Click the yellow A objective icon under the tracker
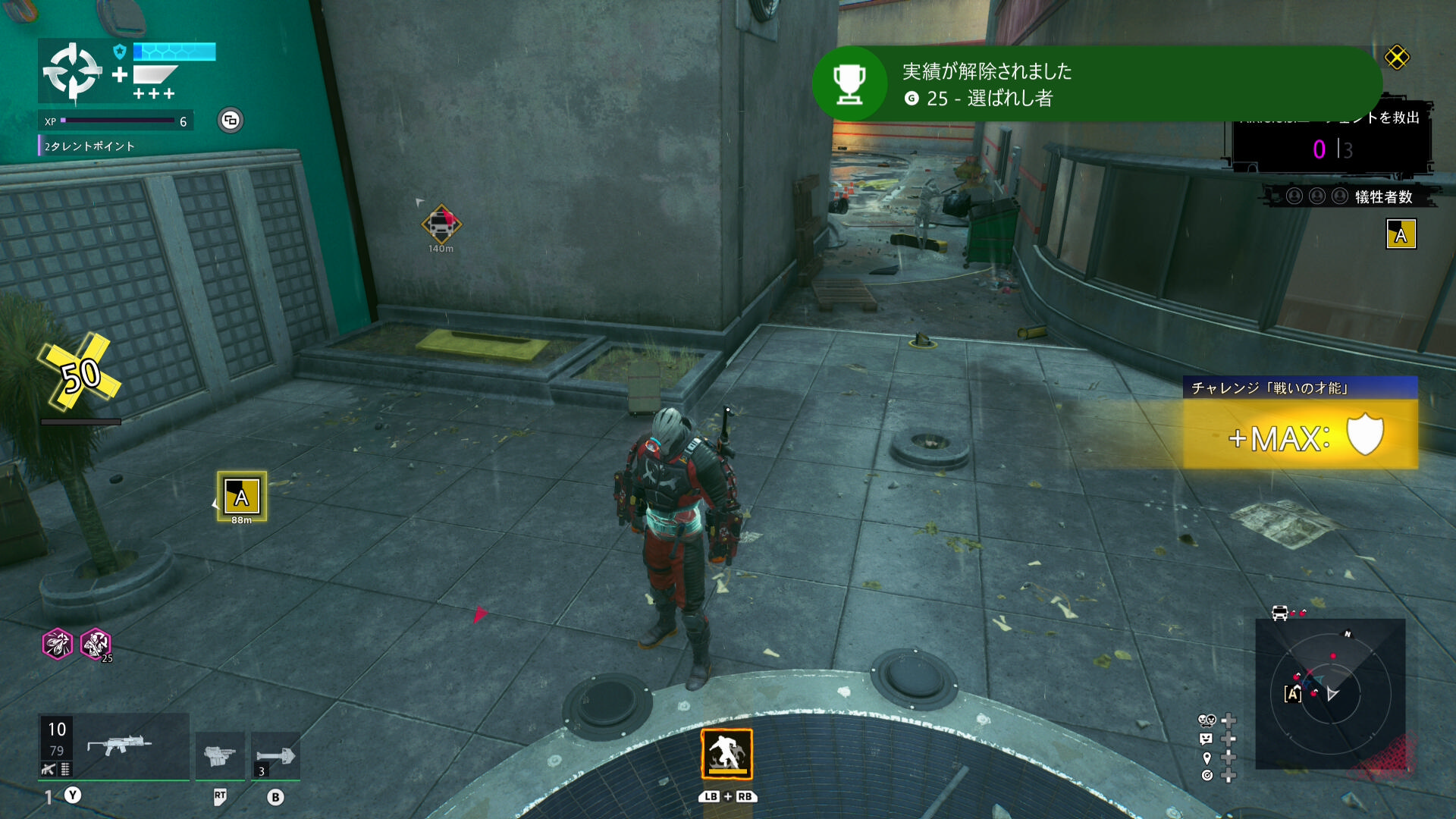Screen dimensions: 1456x819 [x=1401, y=234]
